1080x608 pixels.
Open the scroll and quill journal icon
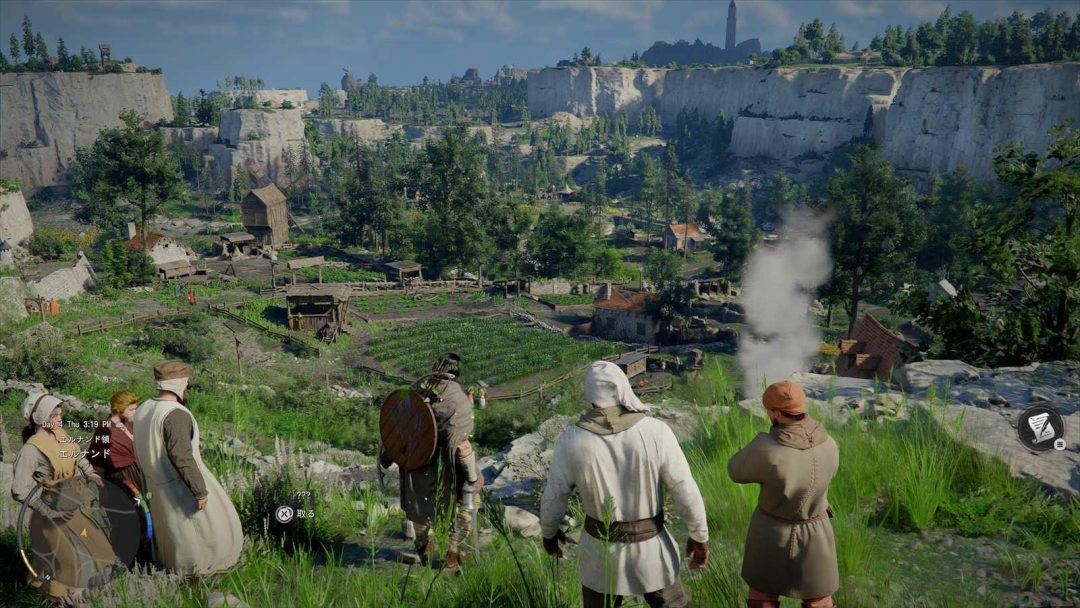1040,427
